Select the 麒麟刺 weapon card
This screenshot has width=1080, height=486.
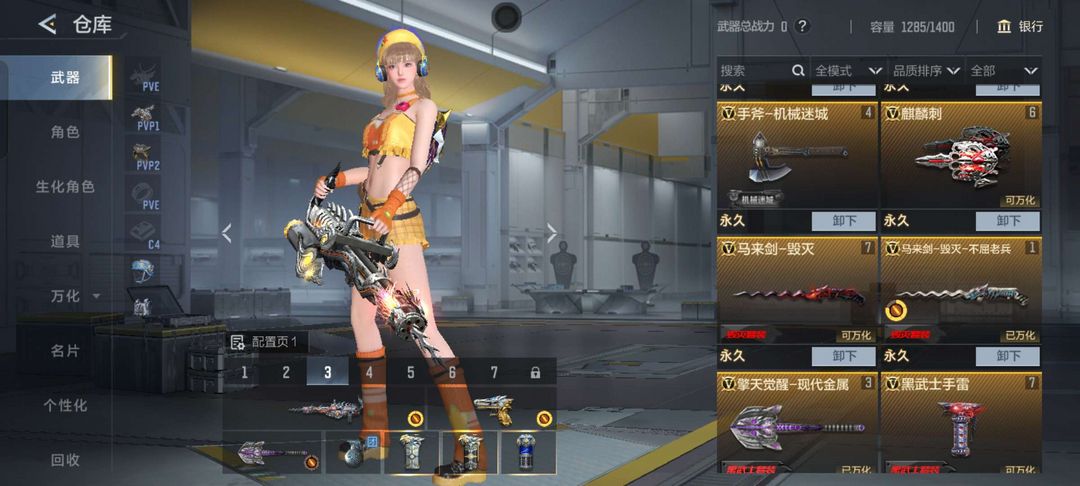tap(960, 155)
